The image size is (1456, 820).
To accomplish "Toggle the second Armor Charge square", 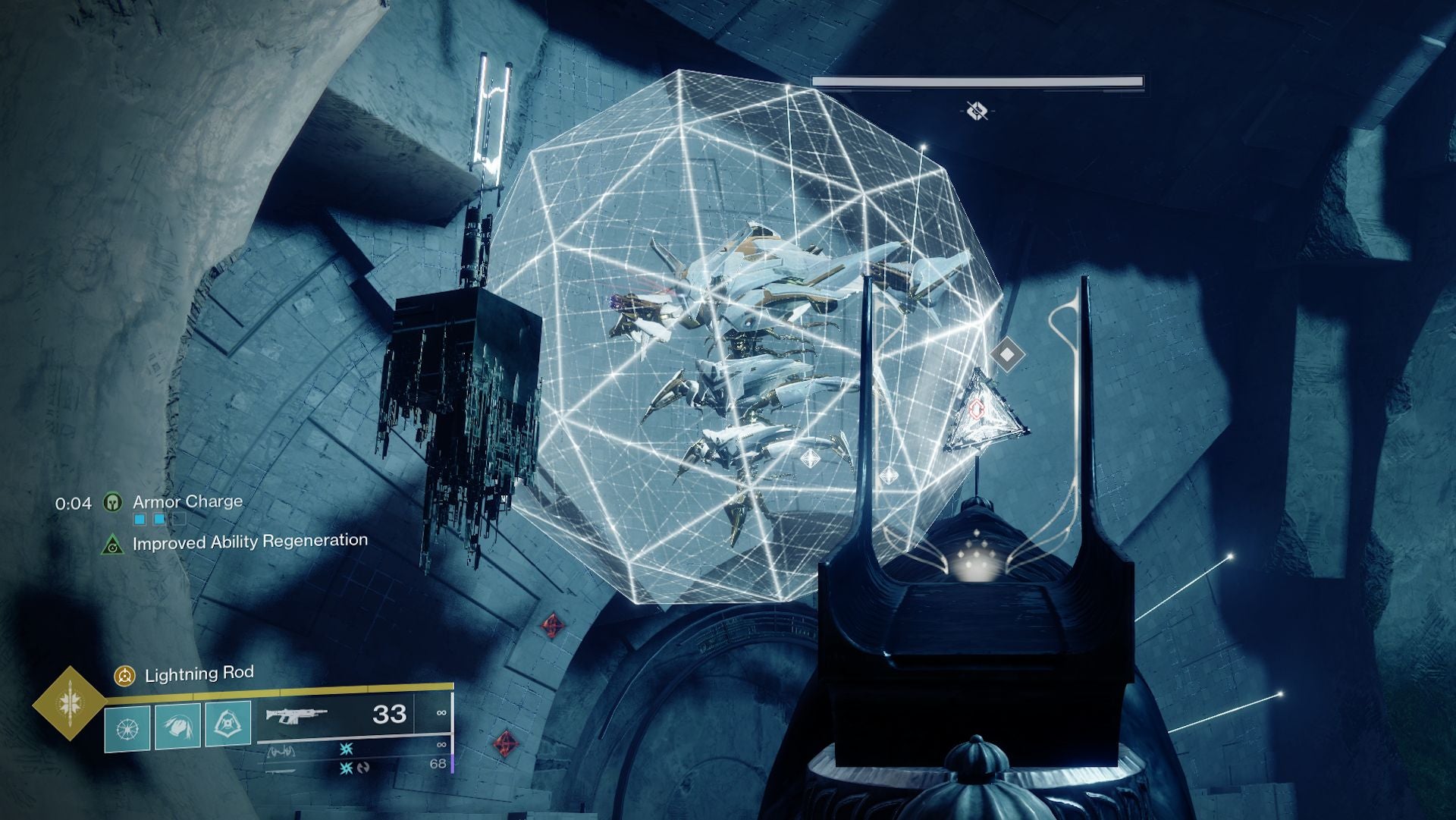I will click(x=158, y=520).
